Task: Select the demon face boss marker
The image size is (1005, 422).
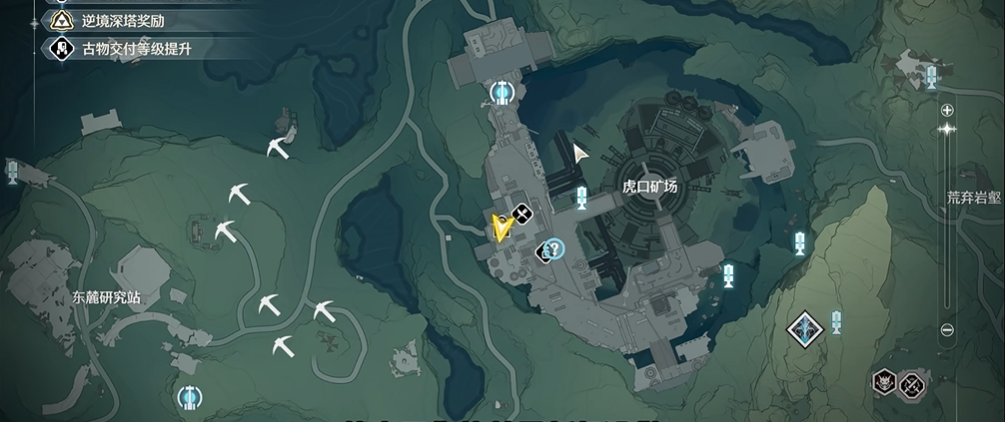Action: click(884, 382)
